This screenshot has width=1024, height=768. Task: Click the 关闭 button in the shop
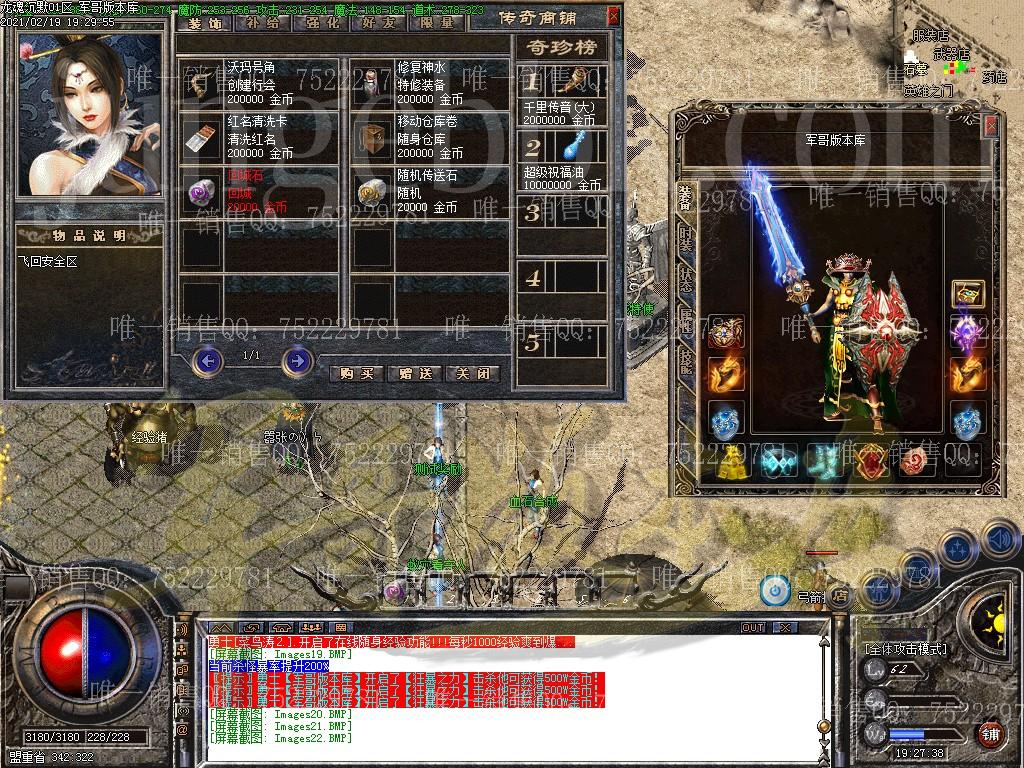pos(472,373)
